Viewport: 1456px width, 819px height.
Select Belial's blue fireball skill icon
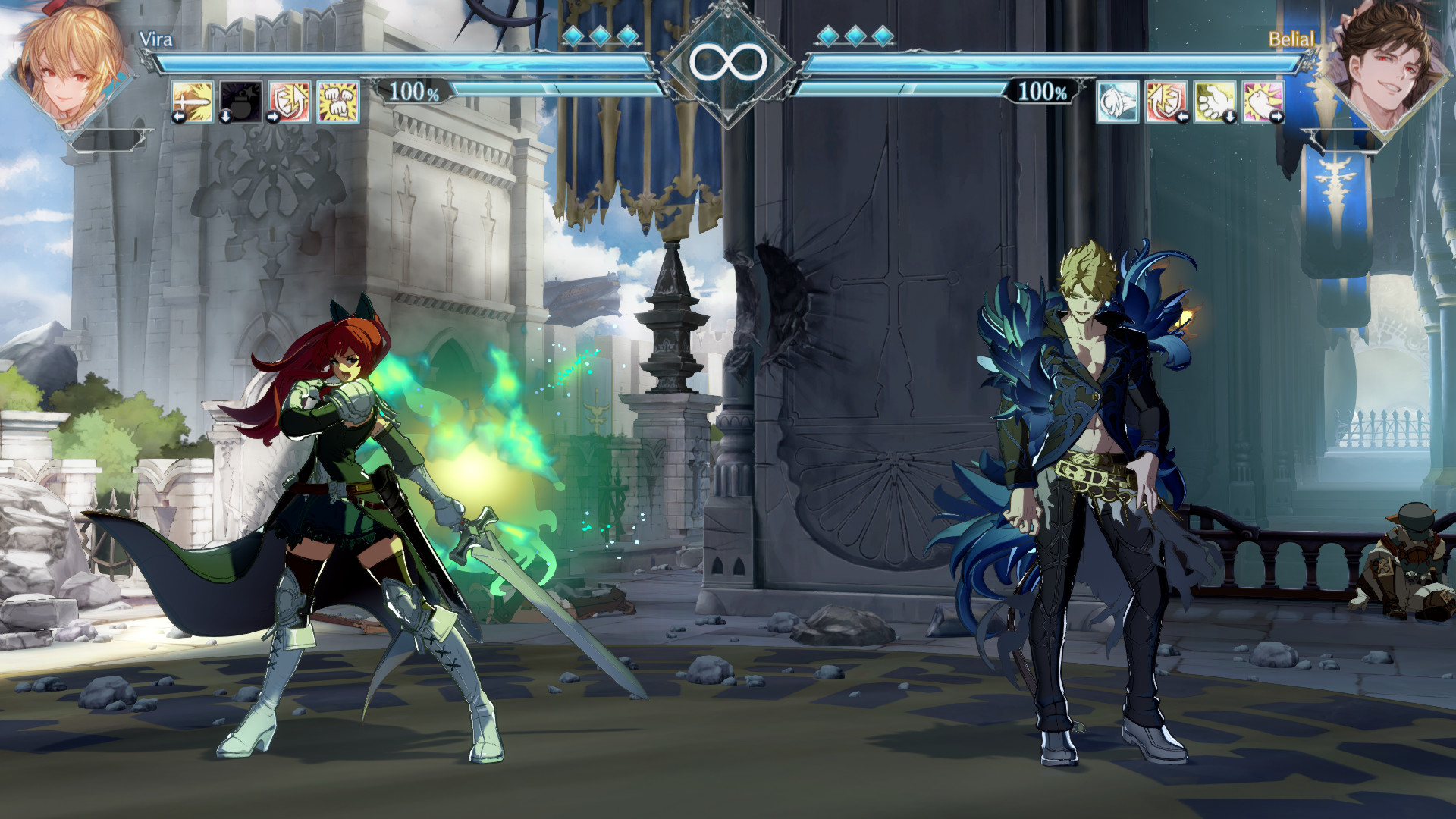coord(1118,102)
